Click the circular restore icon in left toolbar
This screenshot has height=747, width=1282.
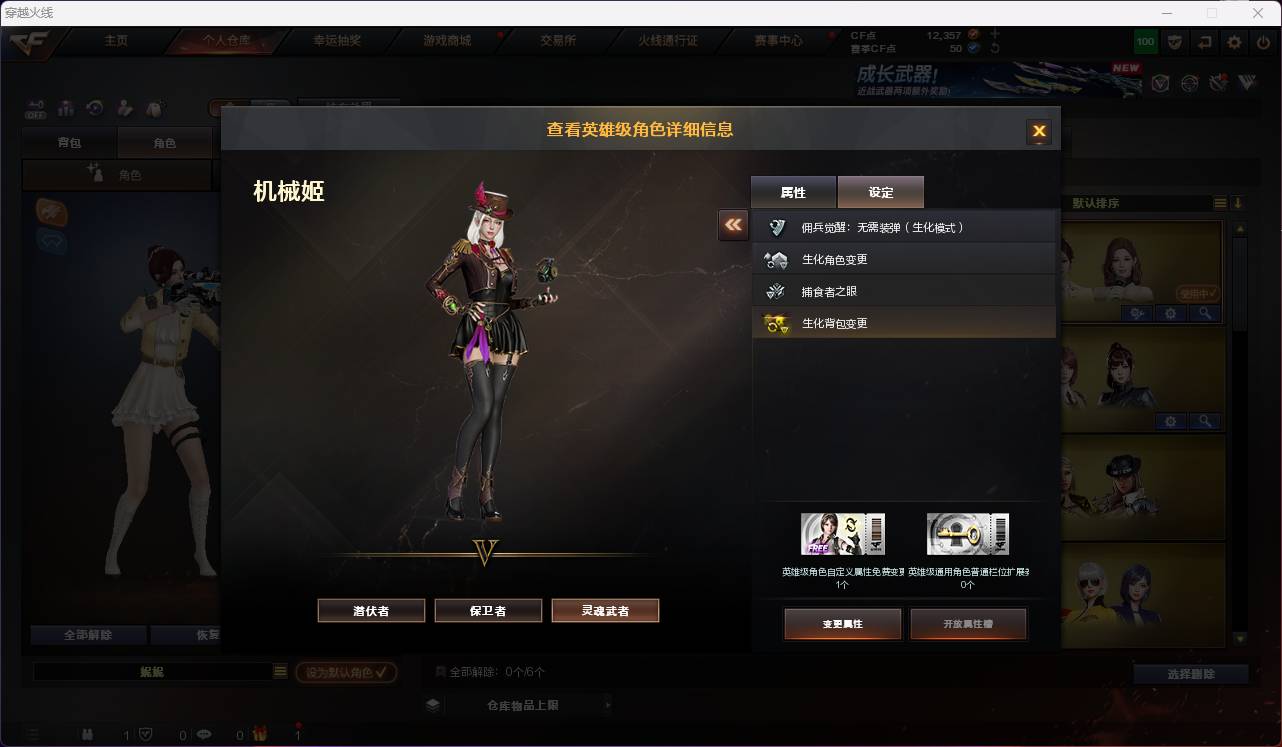tap(95, 108)
